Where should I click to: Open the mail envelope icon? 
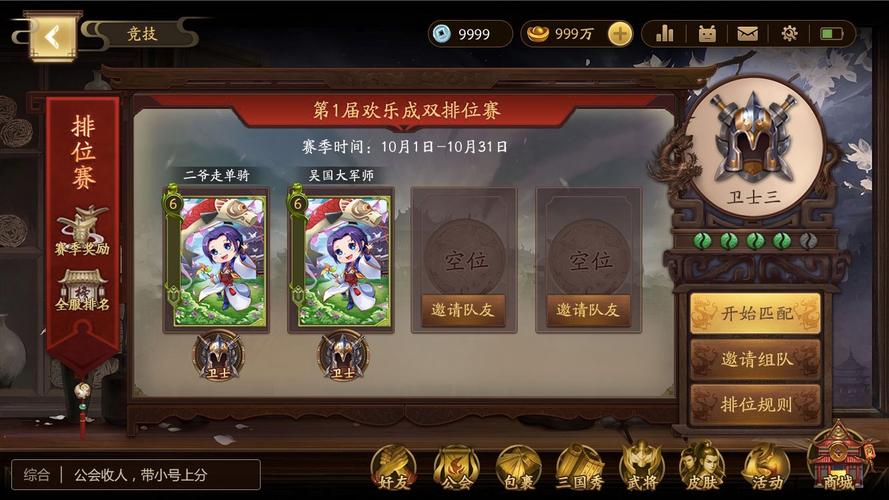[747, 34]
